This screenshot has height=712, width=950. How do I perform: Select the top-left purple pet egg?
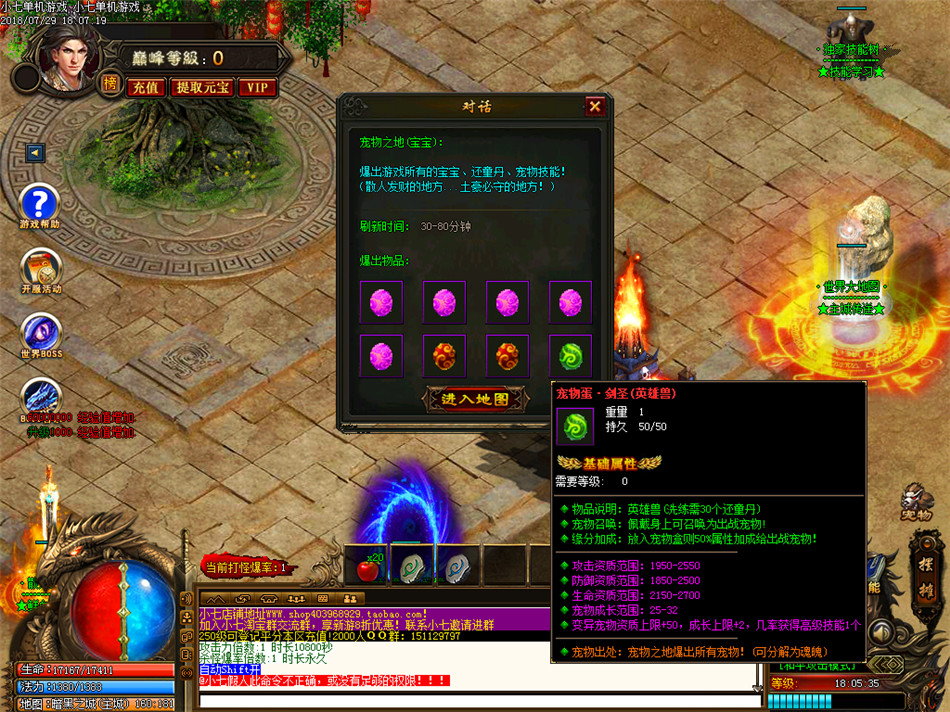381,301
